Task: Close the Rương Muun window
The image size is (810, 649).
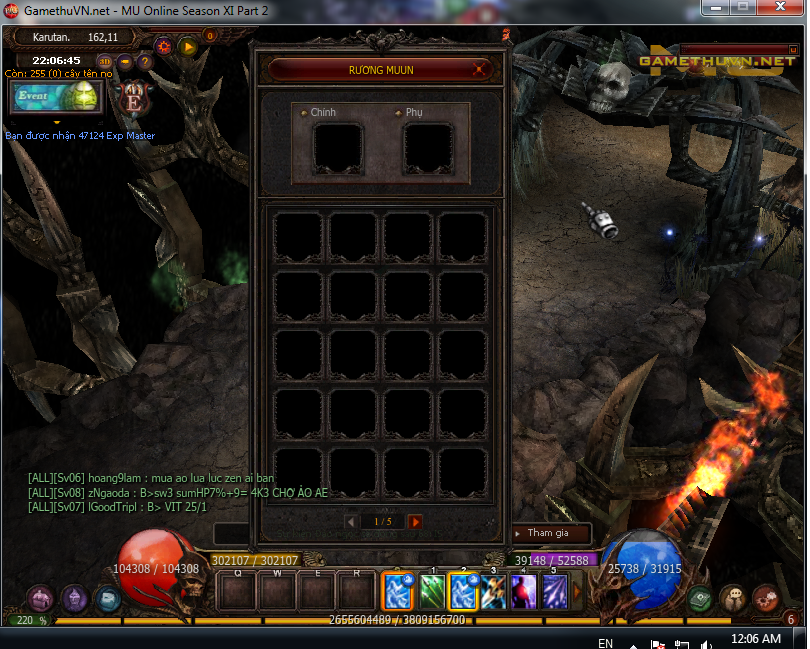Action: (481, 70)
